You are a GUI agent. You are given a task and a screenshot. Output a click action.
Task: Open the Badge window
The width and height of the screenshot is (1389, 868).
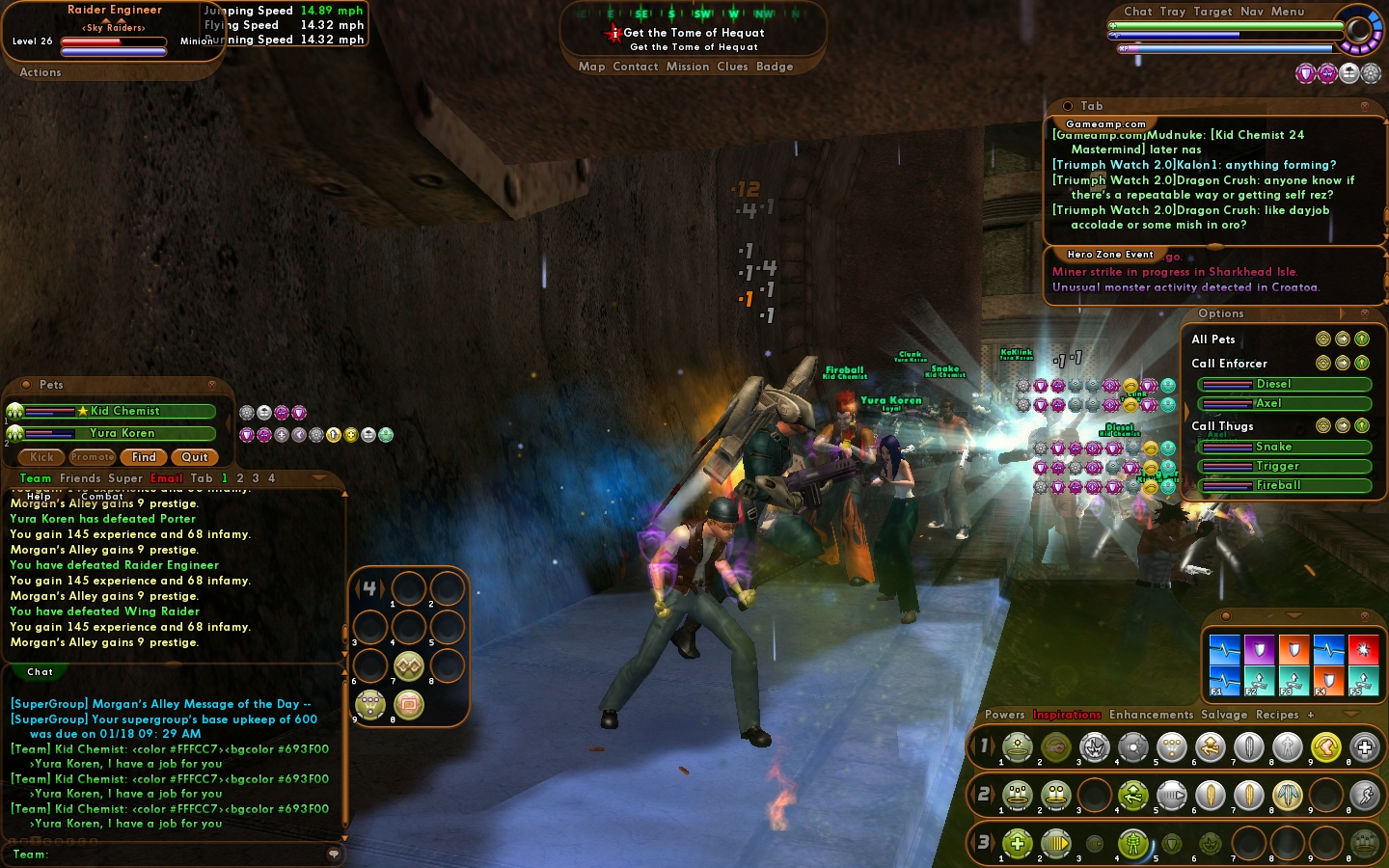[775, 67]
